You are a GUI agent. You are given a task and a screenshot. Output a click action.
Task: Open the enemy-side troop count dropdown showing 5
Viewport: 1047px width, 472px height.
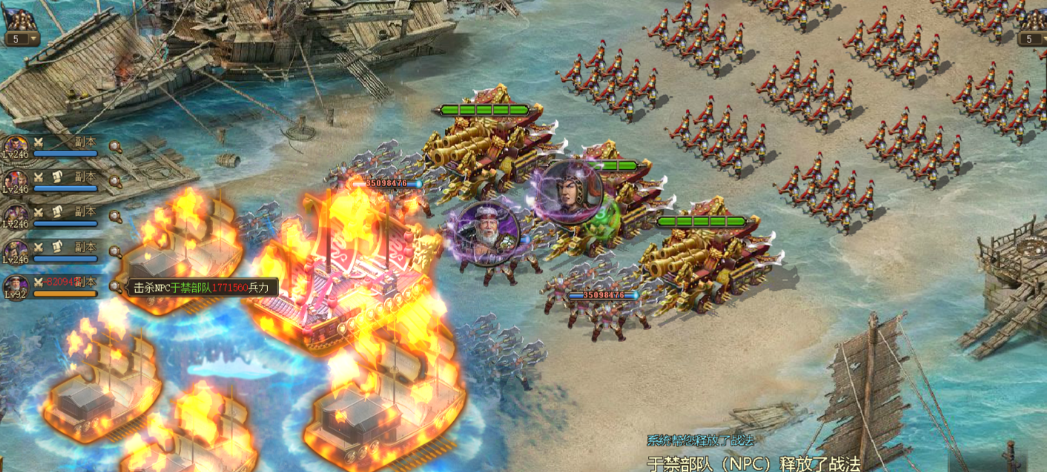(x=1032, y=39)
